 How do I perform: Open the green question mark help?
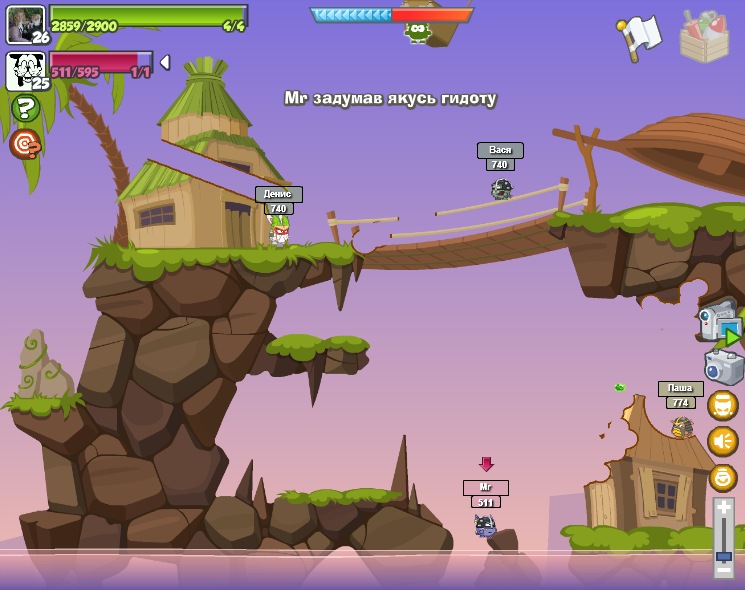[25, 108]
